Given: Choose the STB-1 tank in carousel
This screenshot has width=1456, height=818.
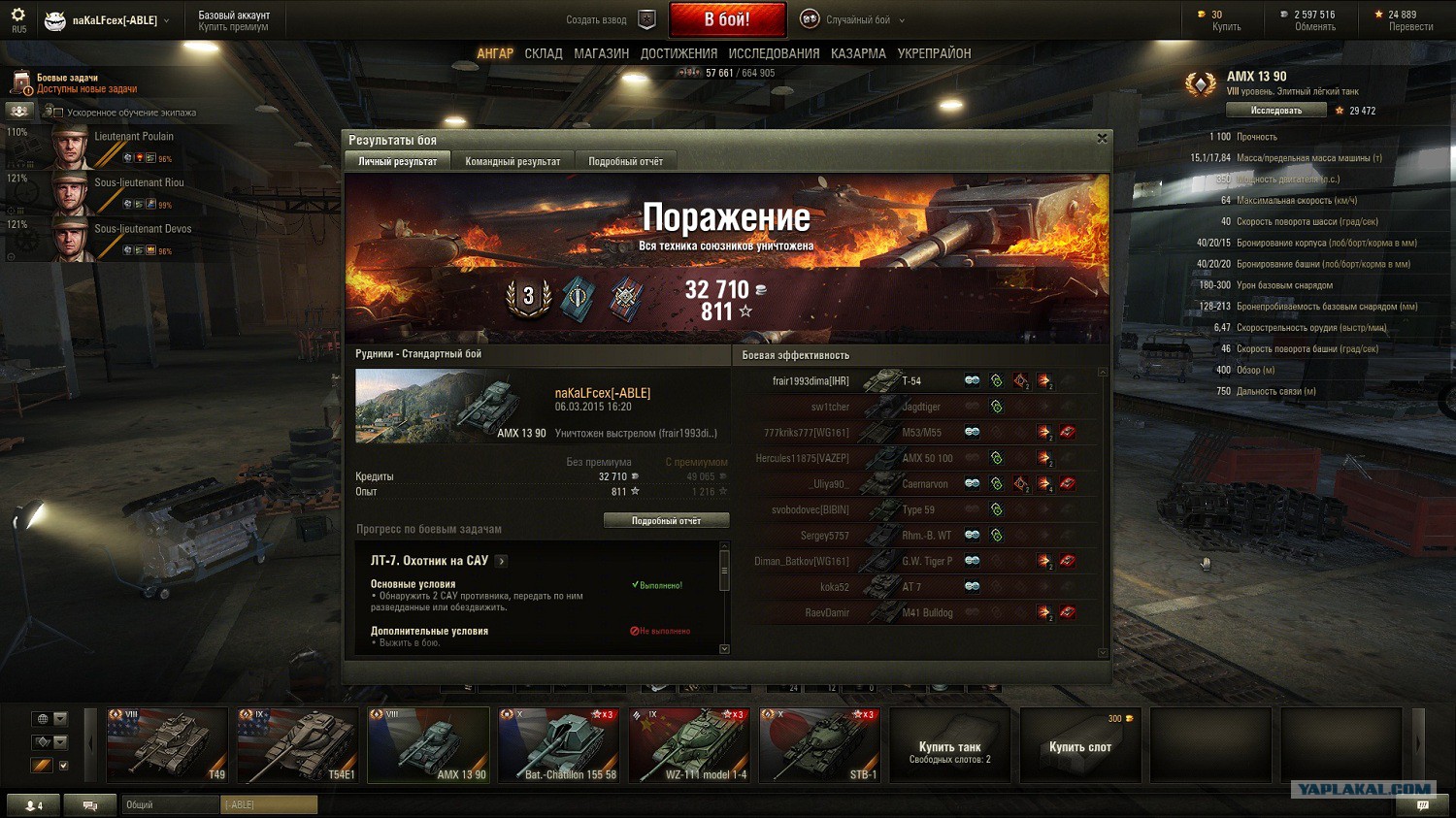Looking at the screenshot, I should coord(819,744).
